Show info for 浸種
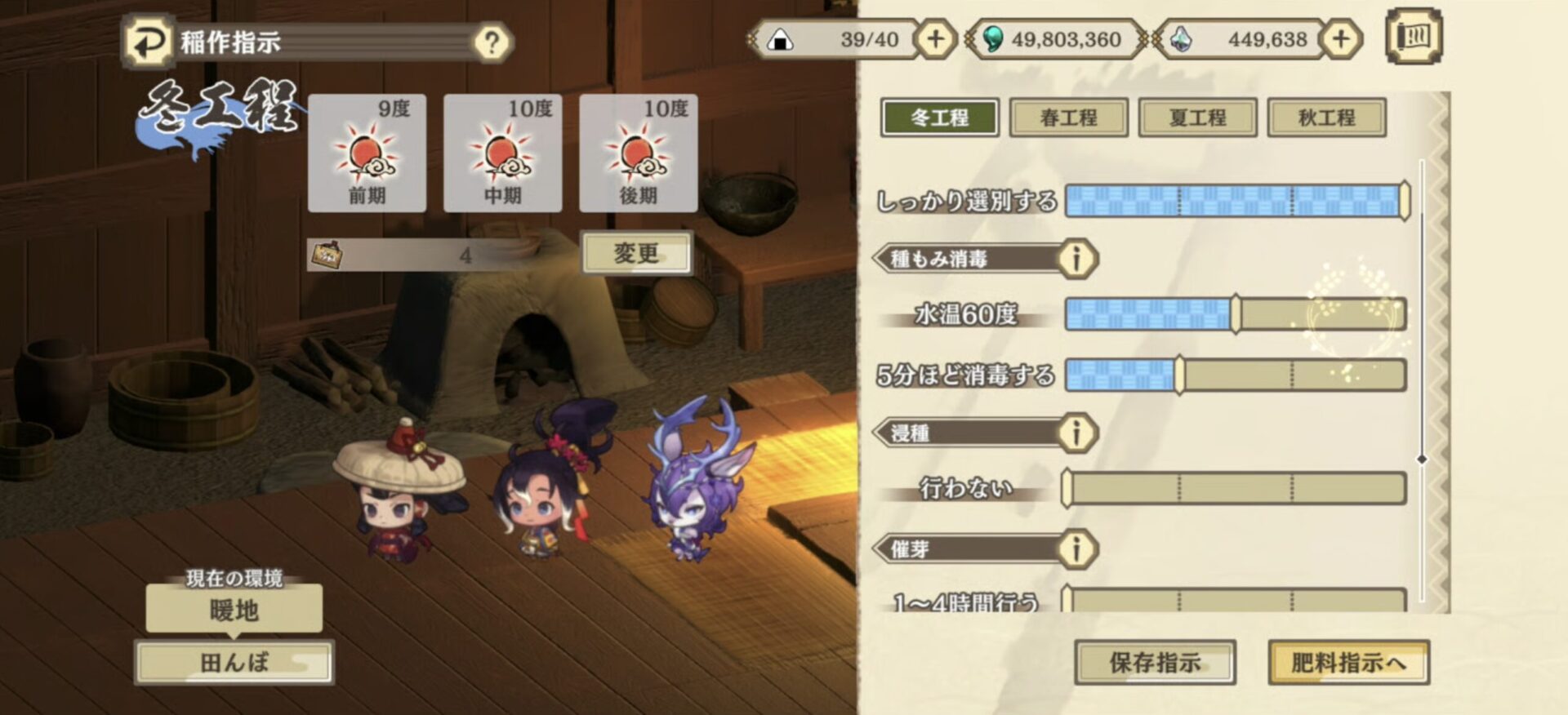The width and height of the screenshot is (1568, 715). [1076, 433]
